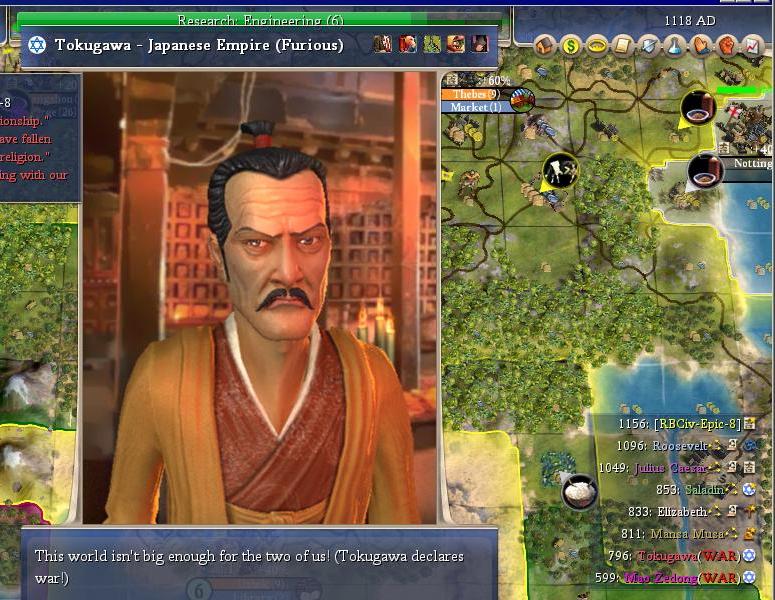Open the Religion Advisor praying hands icon
This screenshot has width=775, height=600.
click(701, 45)
